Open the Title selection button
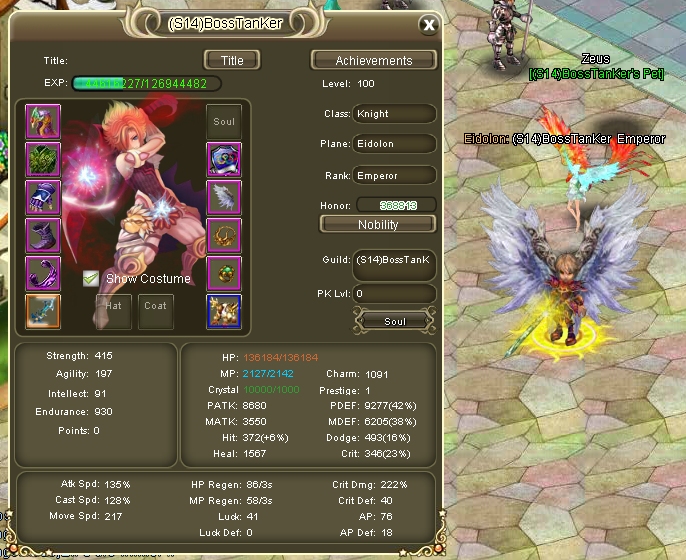 [x=232, y=60]
